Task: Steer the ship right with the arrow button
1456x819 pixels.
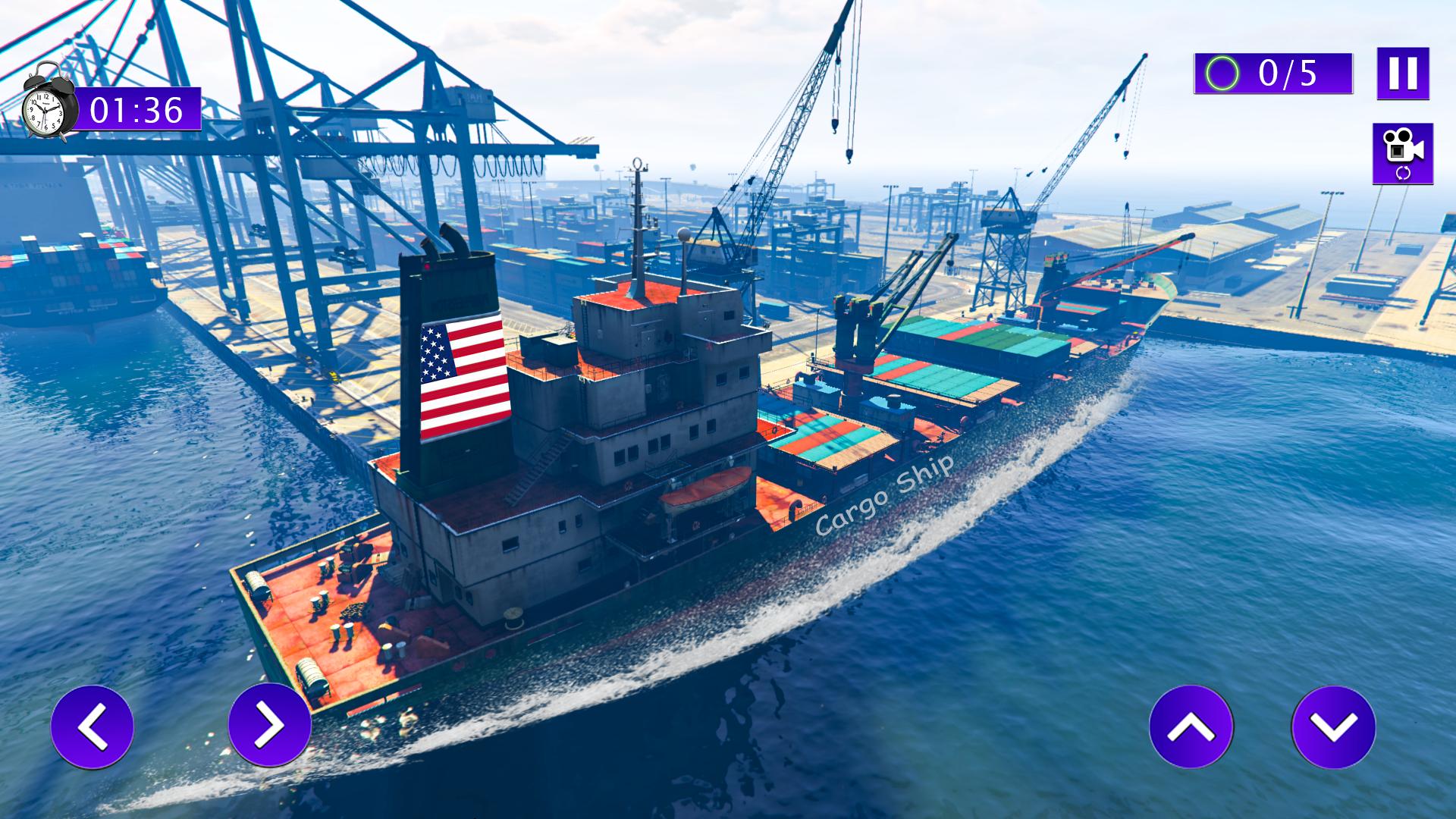Action: (x=269, y=725)
